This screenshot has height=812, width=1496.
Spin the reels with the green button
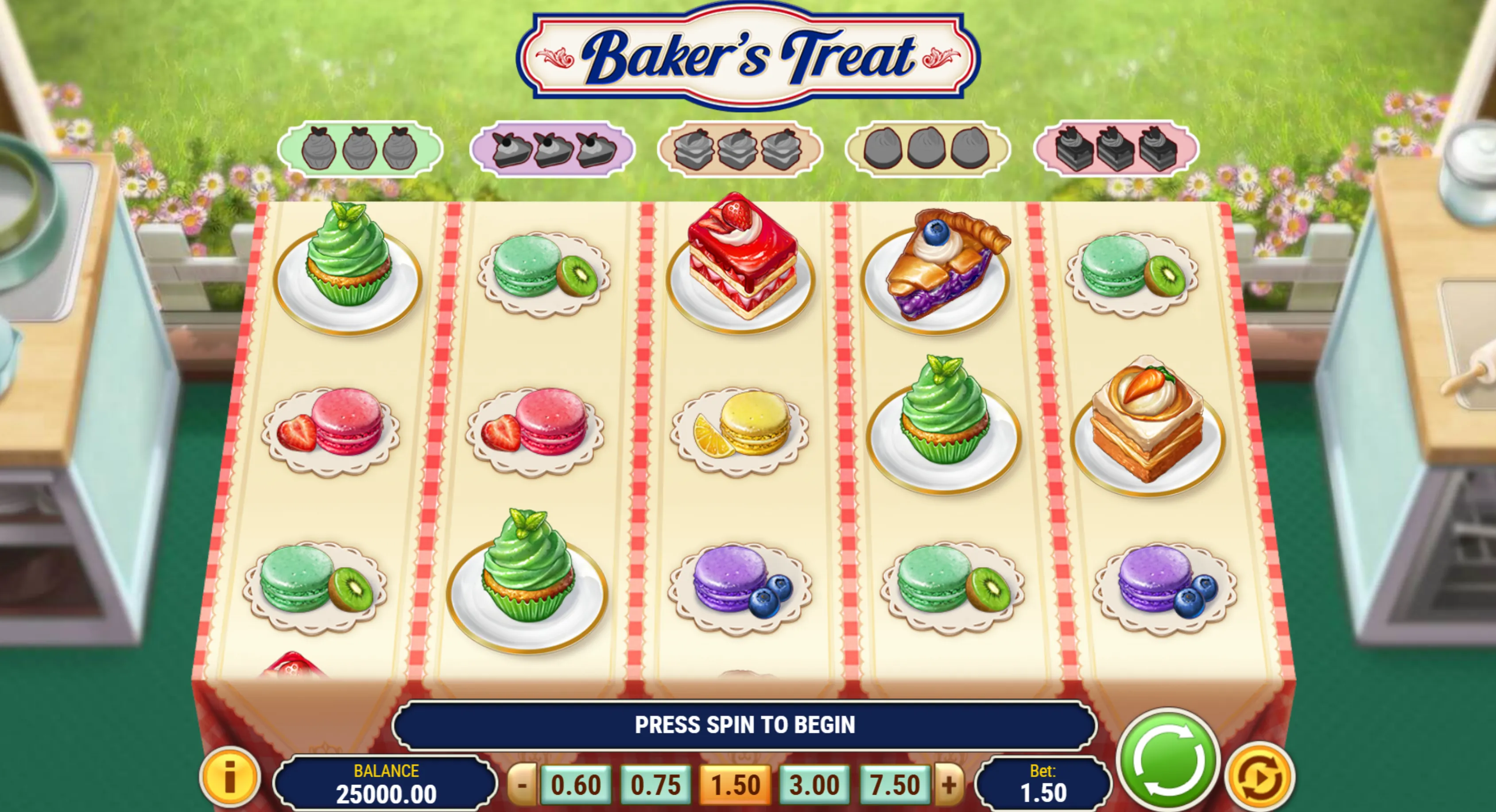(1168, 760)
